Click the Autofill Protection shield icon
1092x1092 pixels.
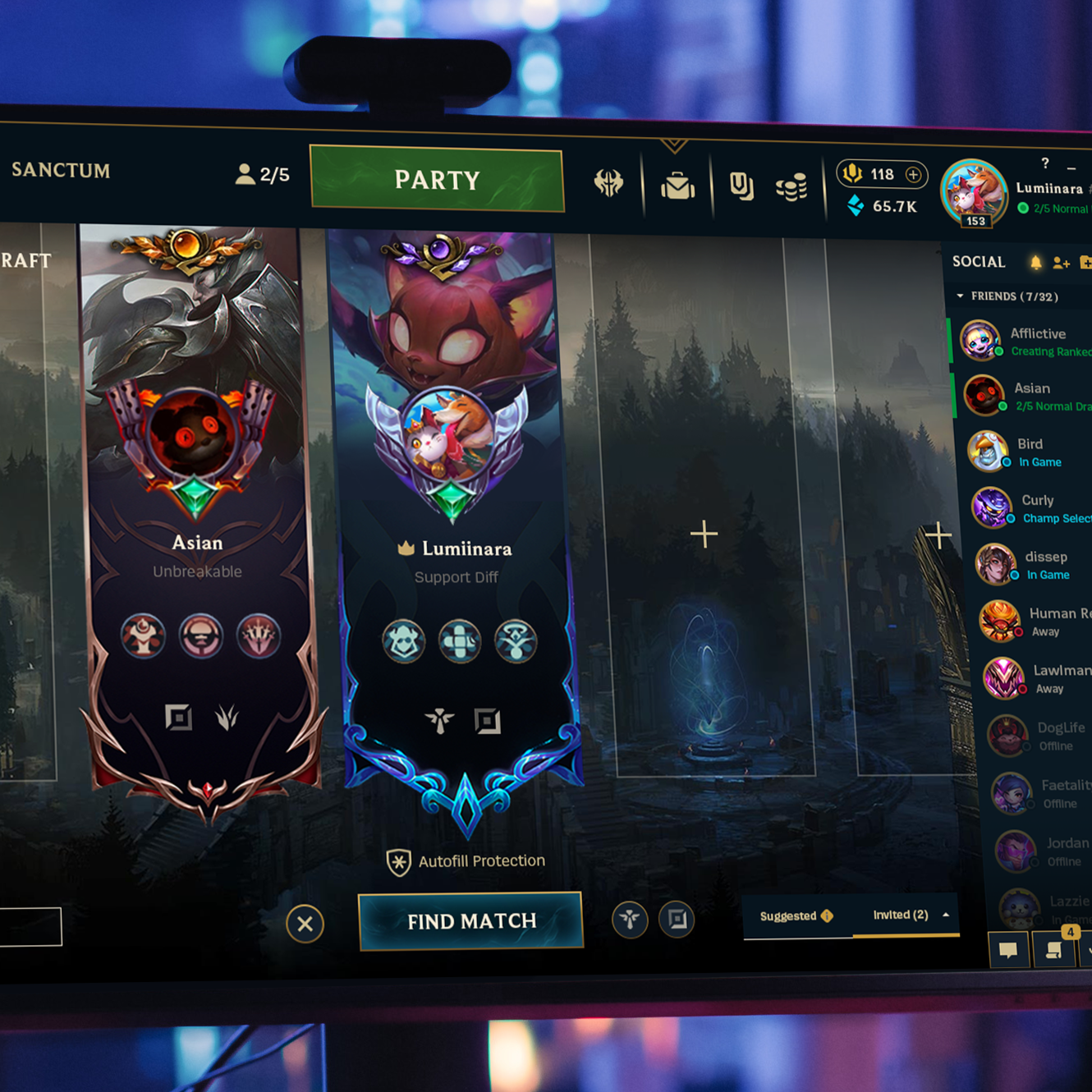pyautogui.click(x=399, y=860)
